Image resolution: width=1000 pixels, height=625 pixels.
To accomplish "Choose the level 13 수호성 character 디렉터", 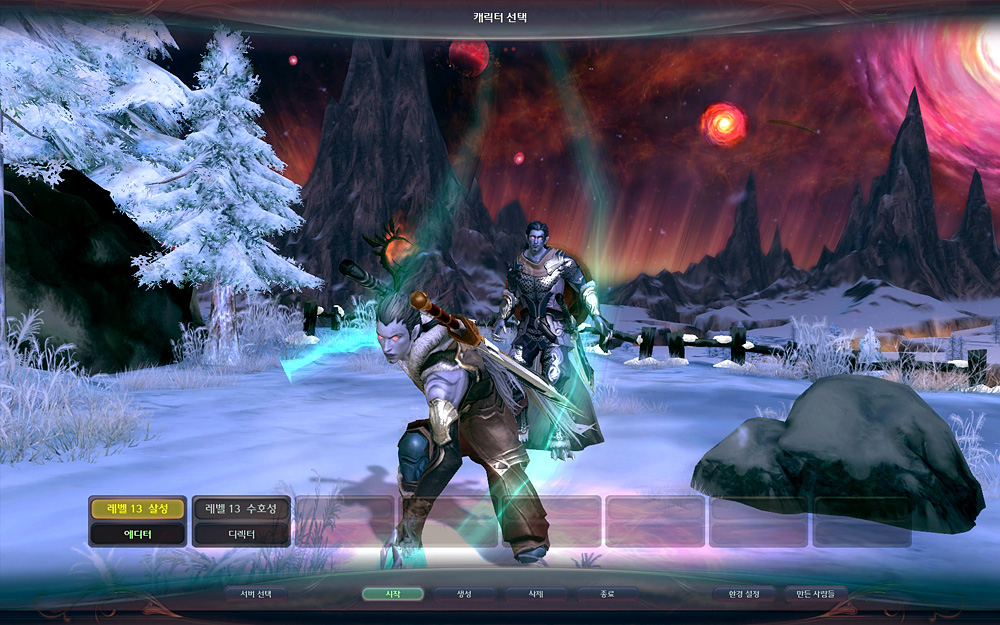I will point(242,521).
